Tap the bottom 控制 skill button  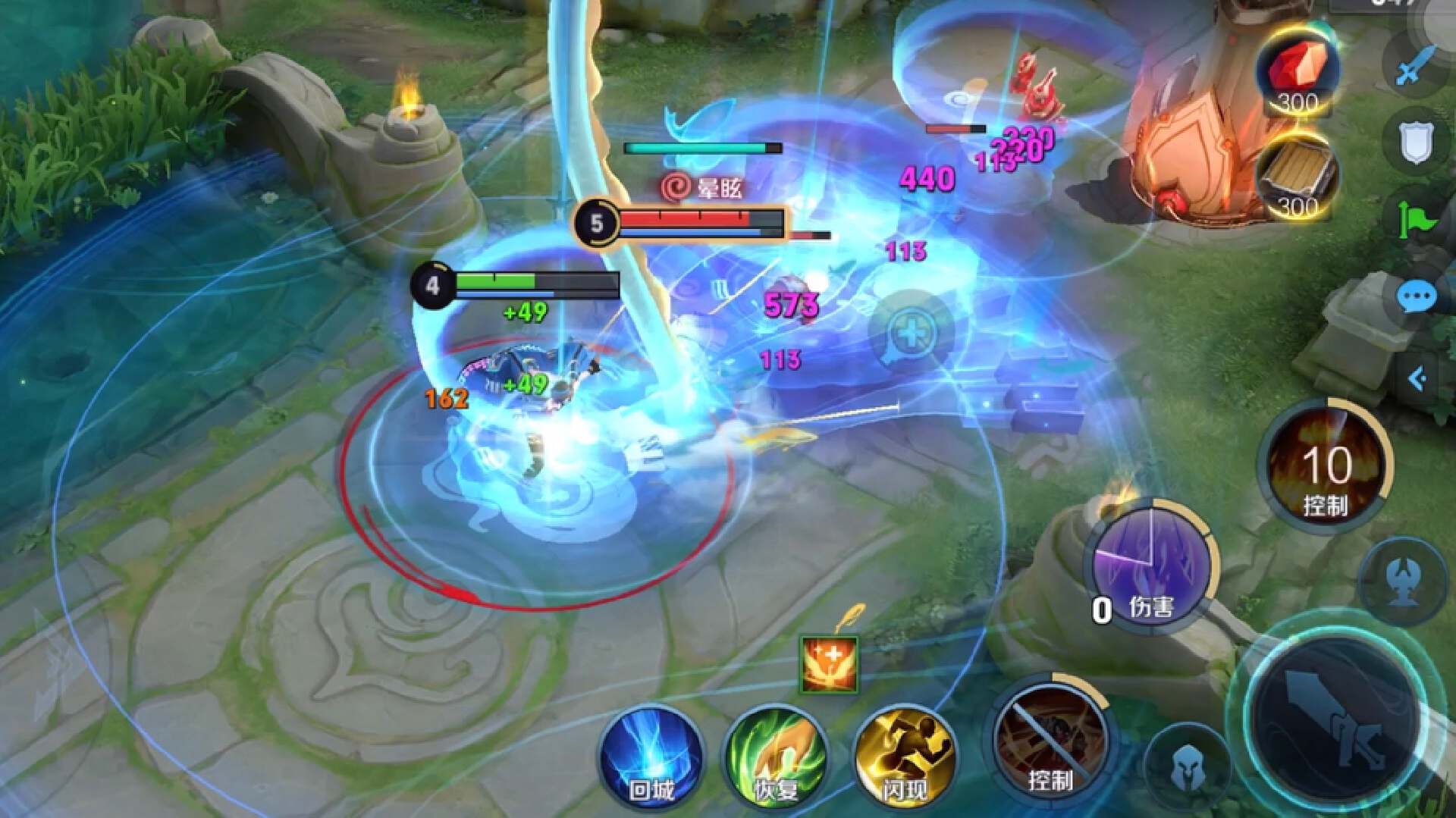[x=1050, y=741]
